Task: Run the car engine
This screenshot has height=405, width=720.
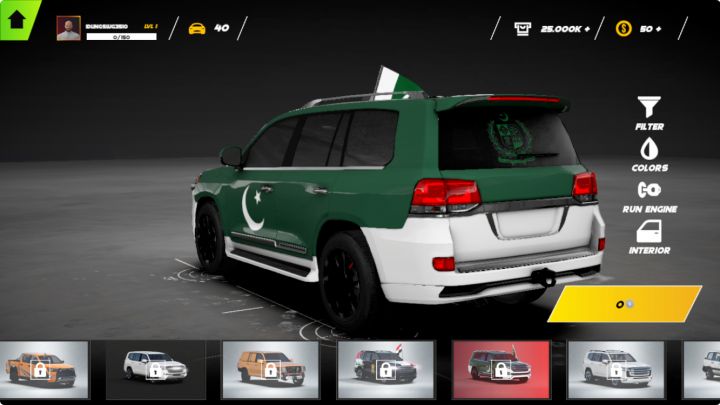Action: [x=649, y=194]
